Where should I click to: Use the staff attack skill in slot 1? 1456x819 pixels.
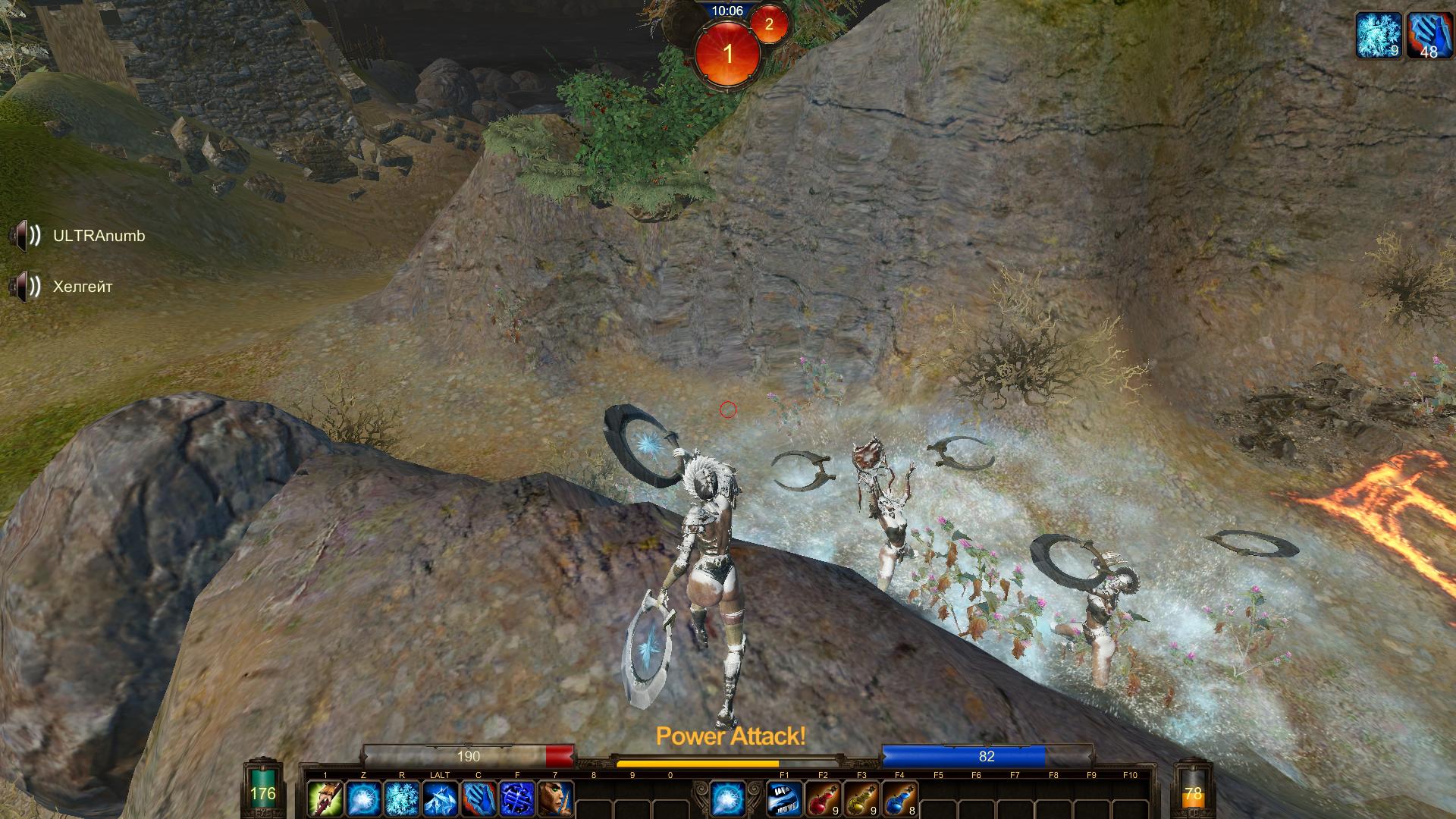click(325, 799)
